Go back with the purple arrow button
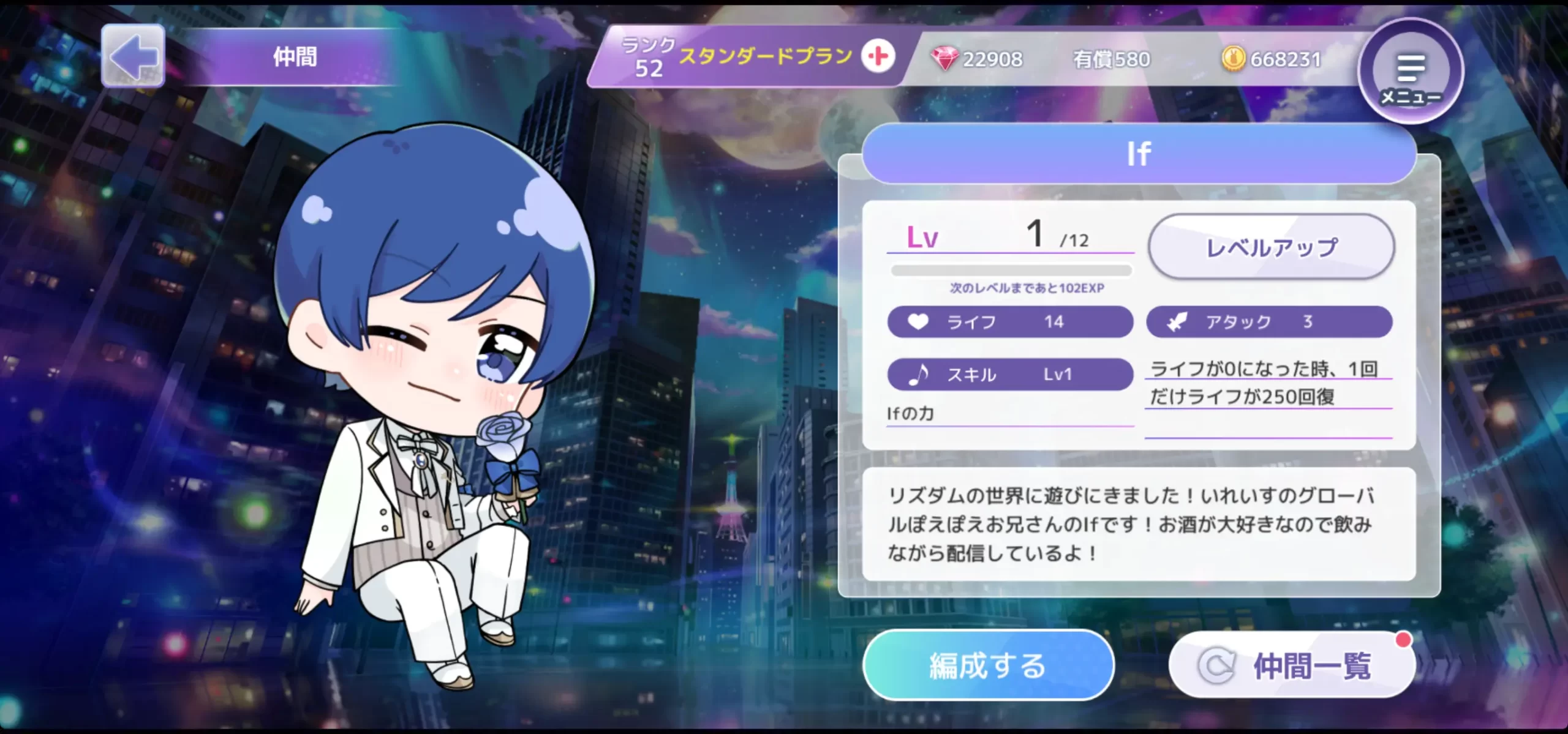This screenshot has width=1568, height=734. click(x=133, y=56)
